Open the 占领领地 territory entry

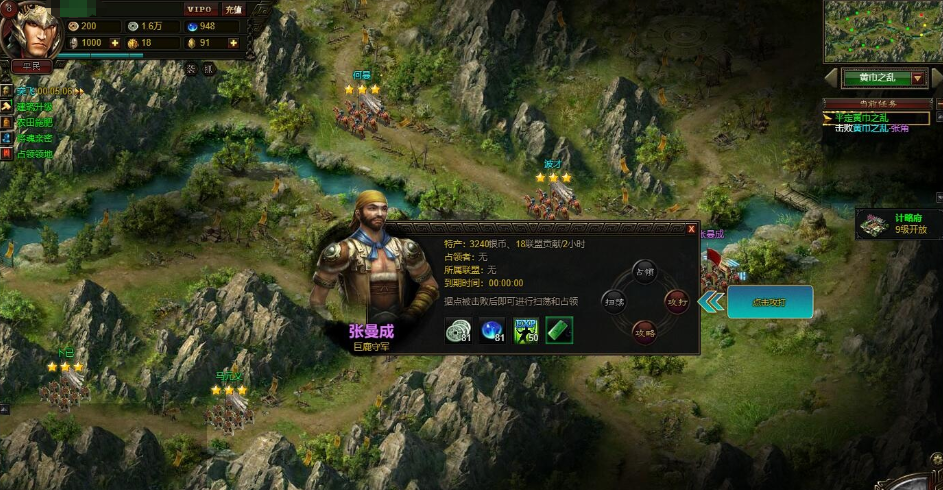[34, 154]
